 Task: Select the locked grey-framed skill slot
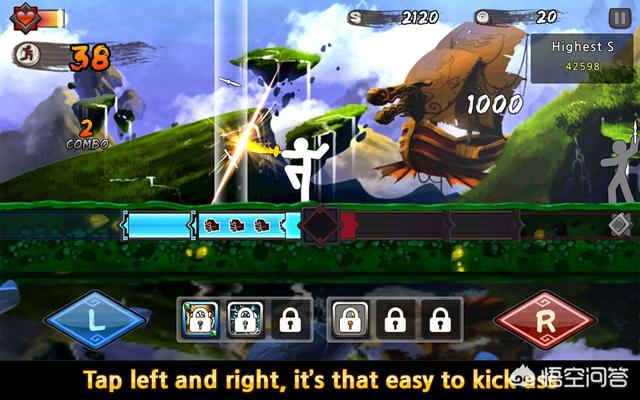pyautogui.click(x=348, y=320)
